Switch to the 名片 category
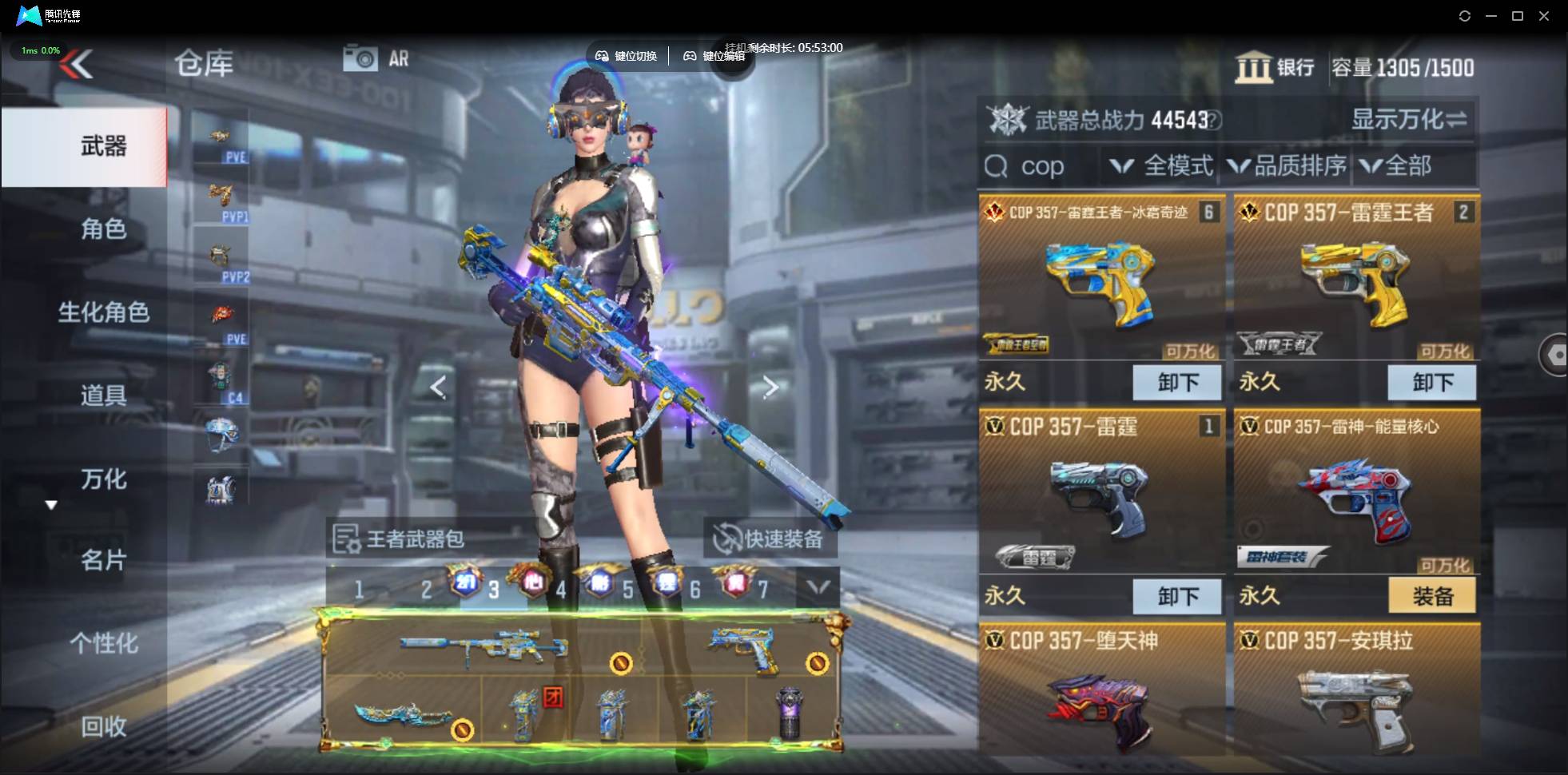 103,560
